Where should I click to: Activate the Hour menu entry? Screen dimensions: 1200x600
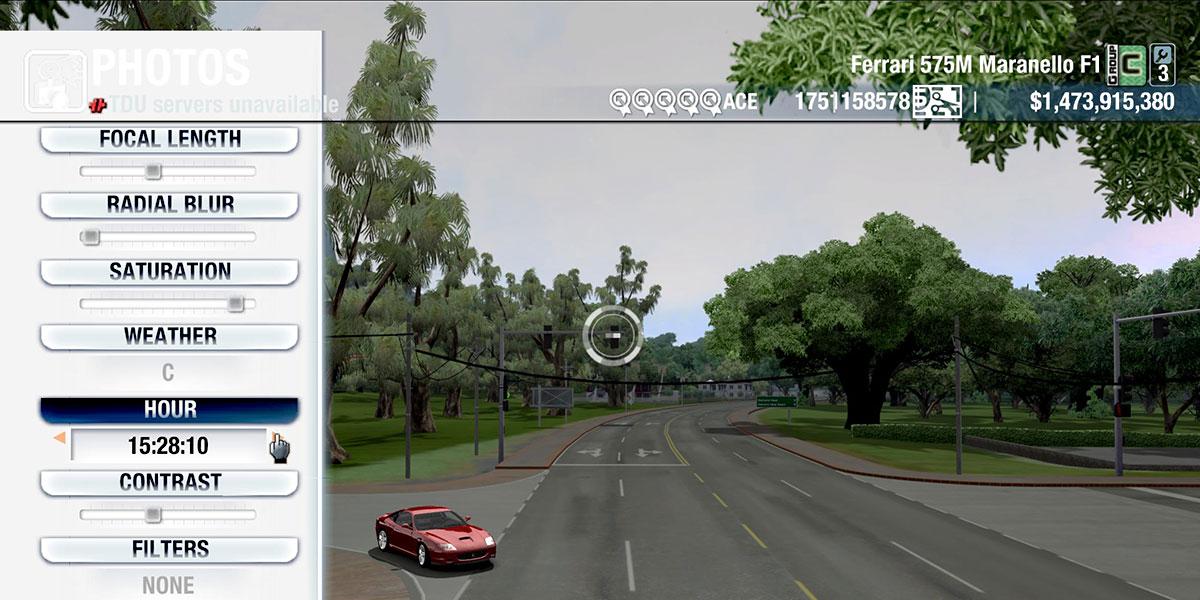point(169,410)
